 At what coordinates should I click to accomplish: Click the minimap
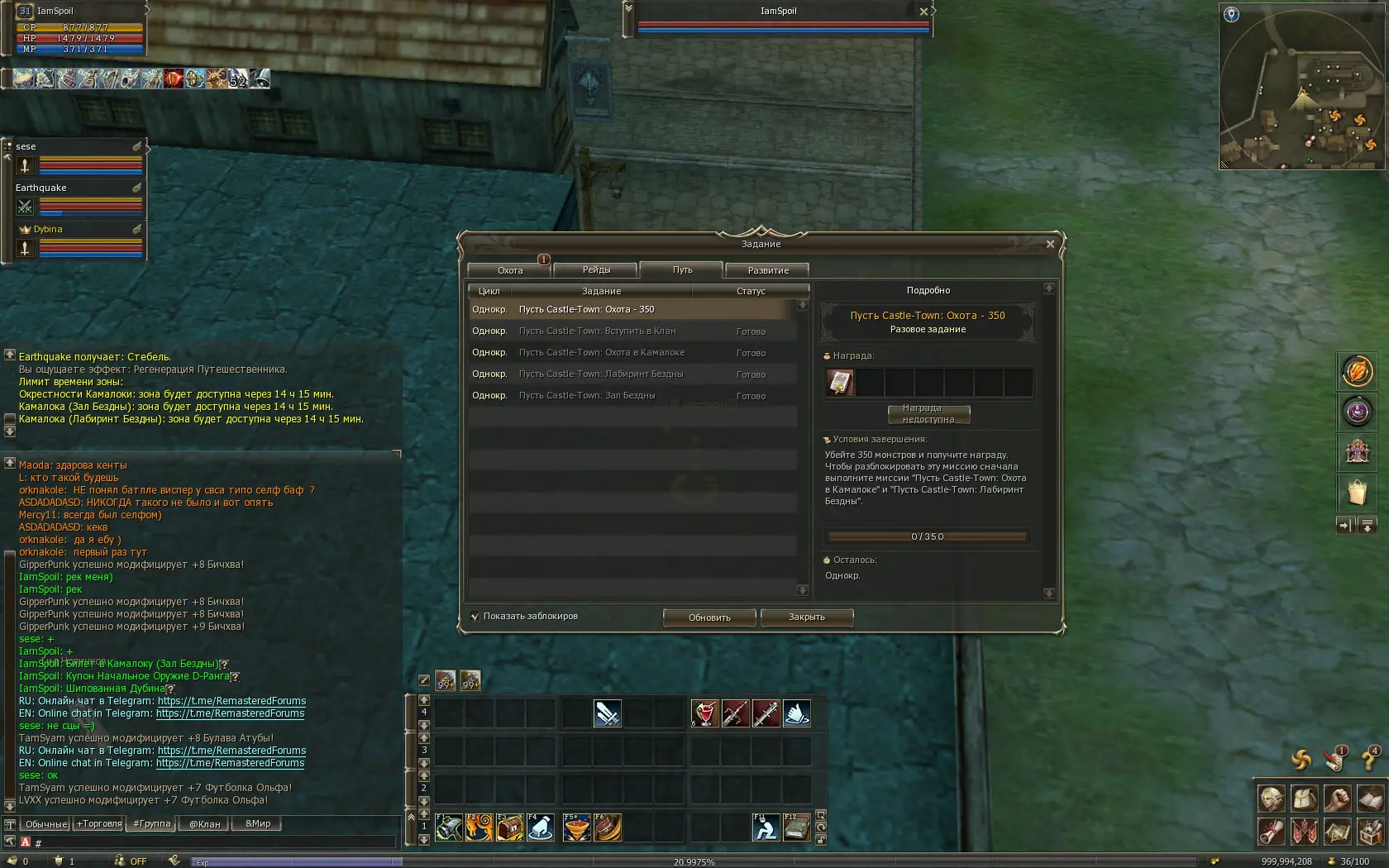[x=1301, y=86]
